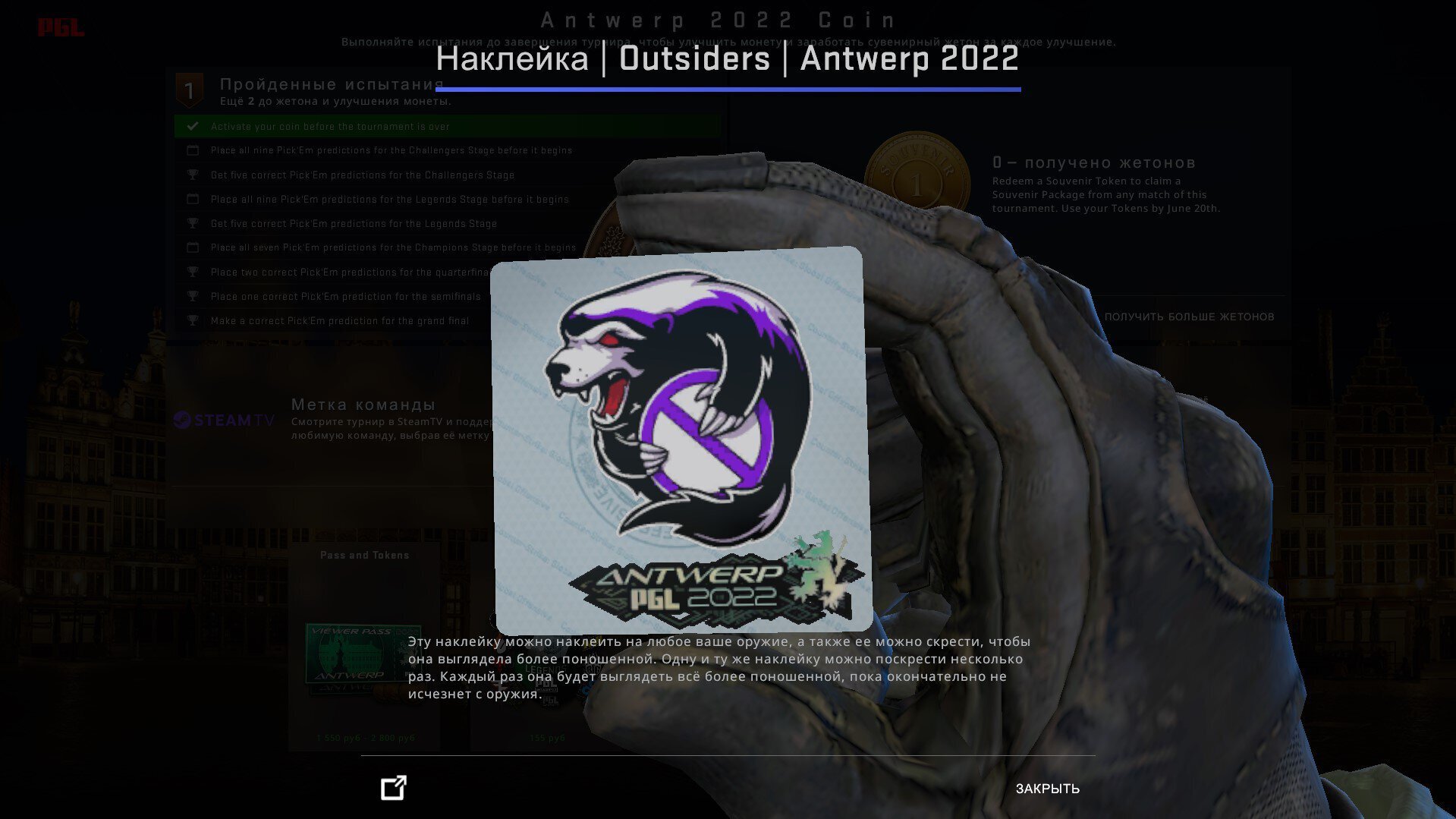Inspect the Outsiders Antwerp 2022 sticker
The height and width of the screenshot is (819, 1456).
(x=679, y=439)
